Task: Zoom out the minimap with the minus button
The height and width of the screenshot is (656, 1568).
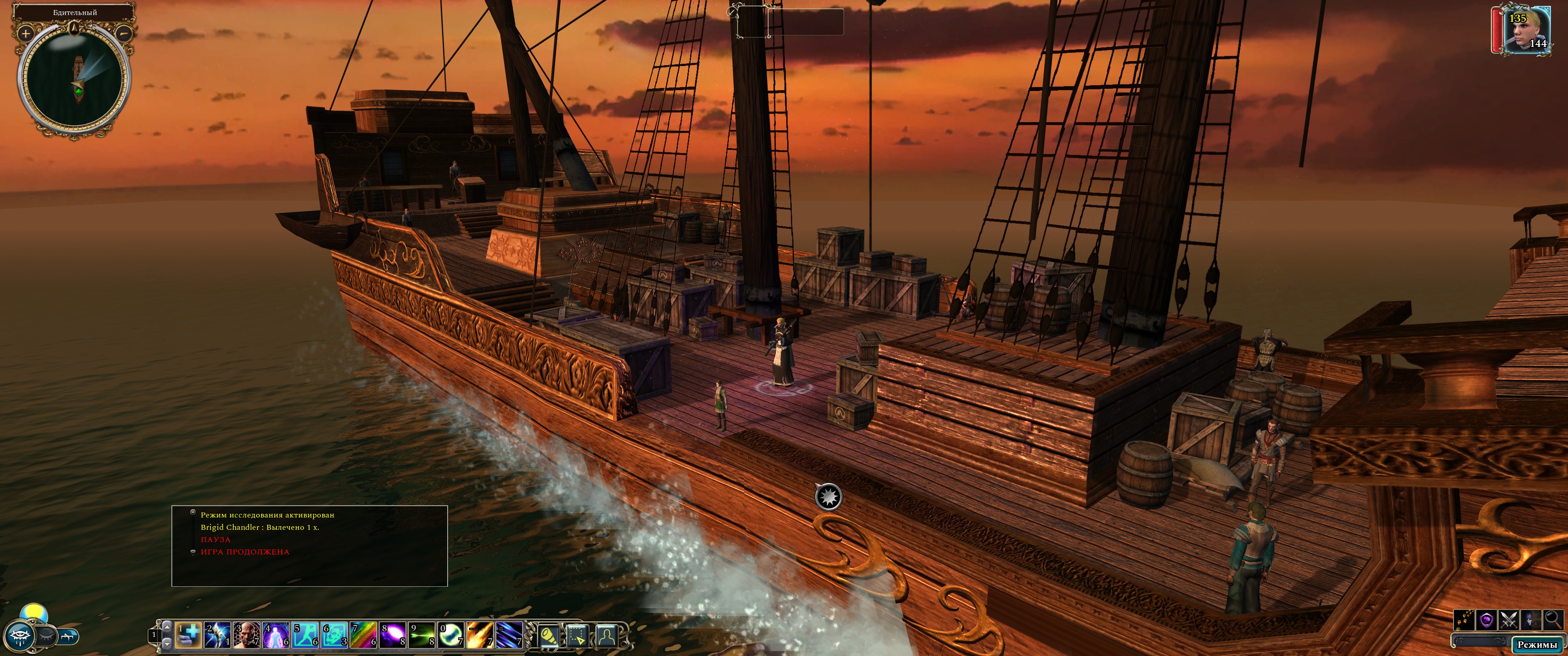Action: point(124,33)
